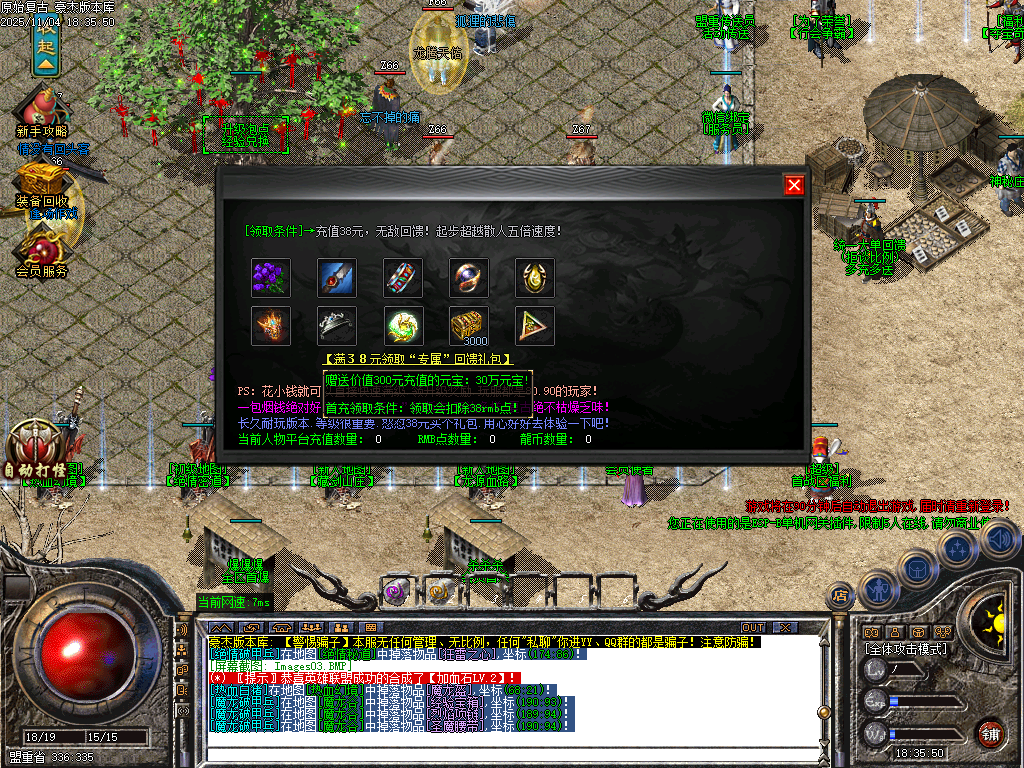Open the 装备回收 equipment recycling
The height and width of the screenshot is (768, 1024).
pyautogui.click(x=42, y=185)
